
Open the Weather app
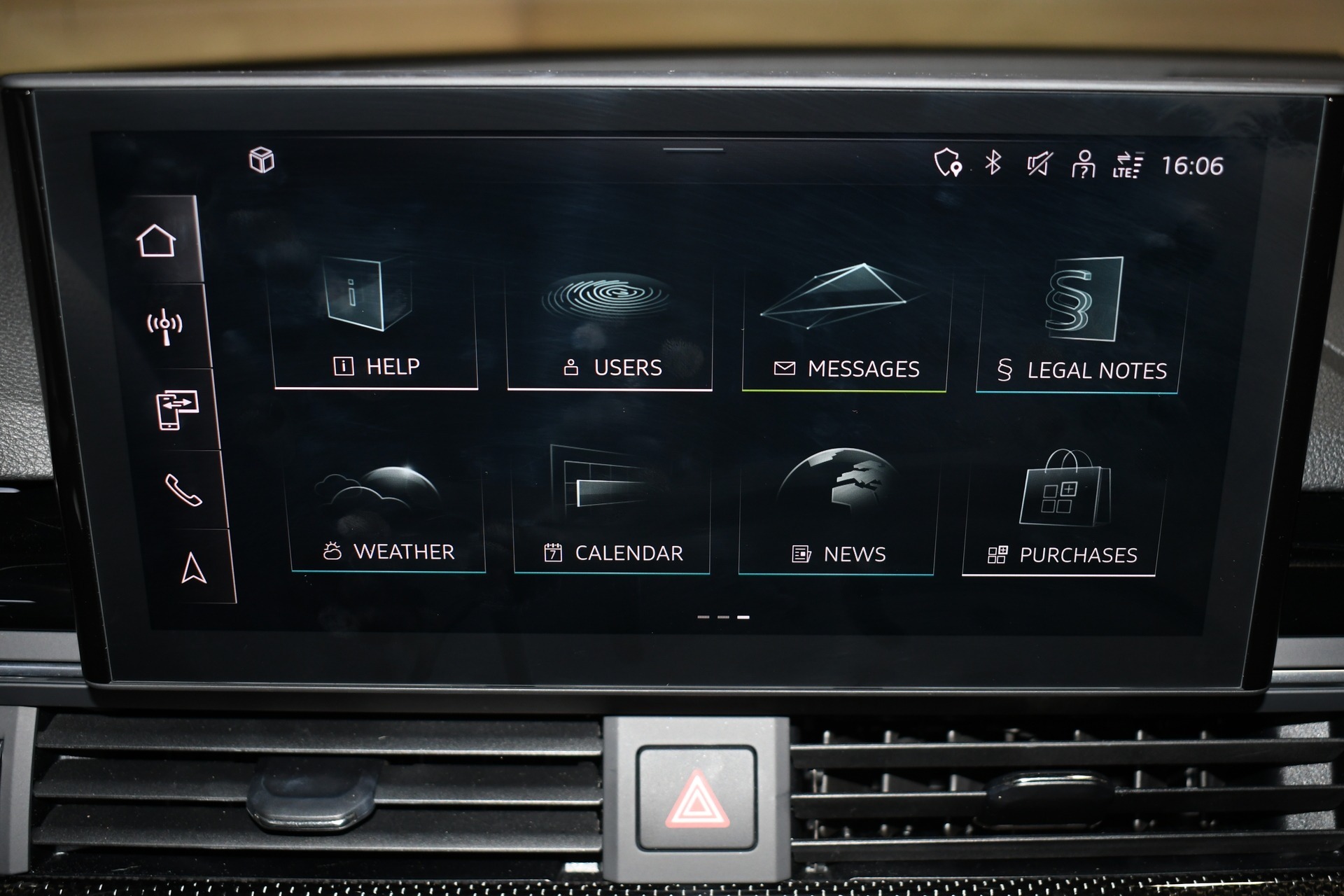point(388,511)
